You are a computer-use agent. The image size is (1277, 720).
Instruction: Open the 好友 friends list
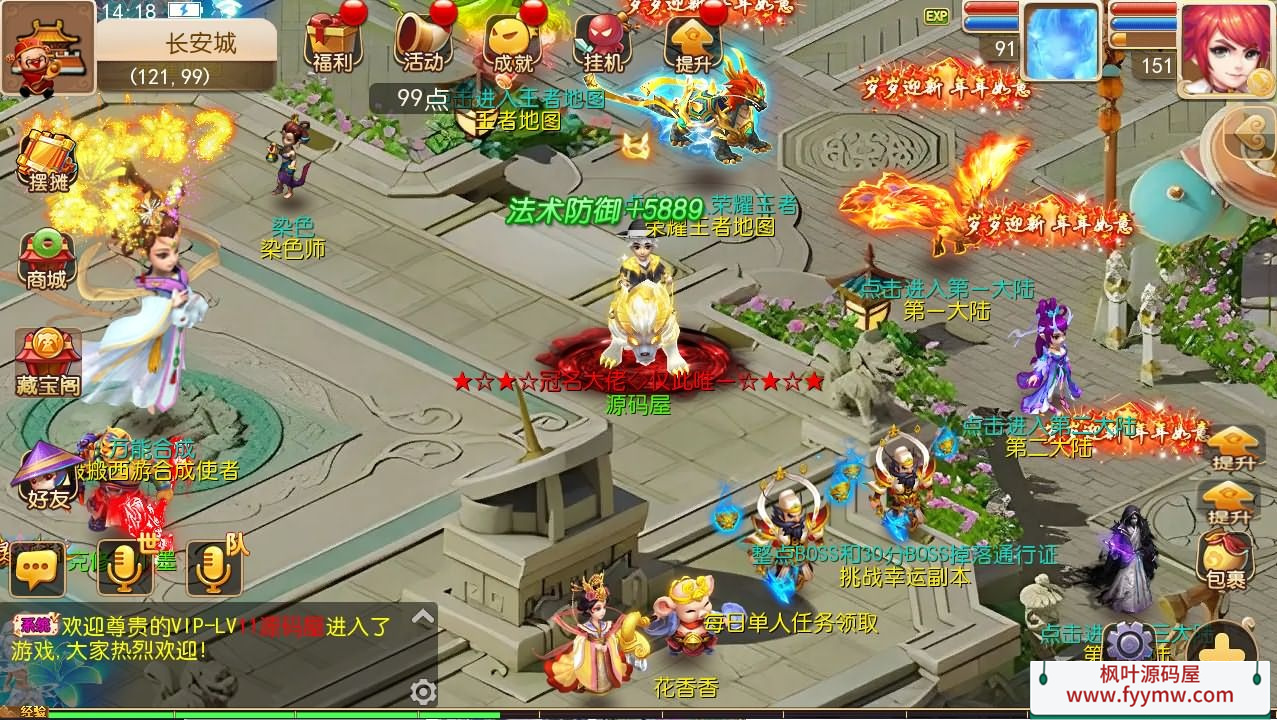point(47,477)
